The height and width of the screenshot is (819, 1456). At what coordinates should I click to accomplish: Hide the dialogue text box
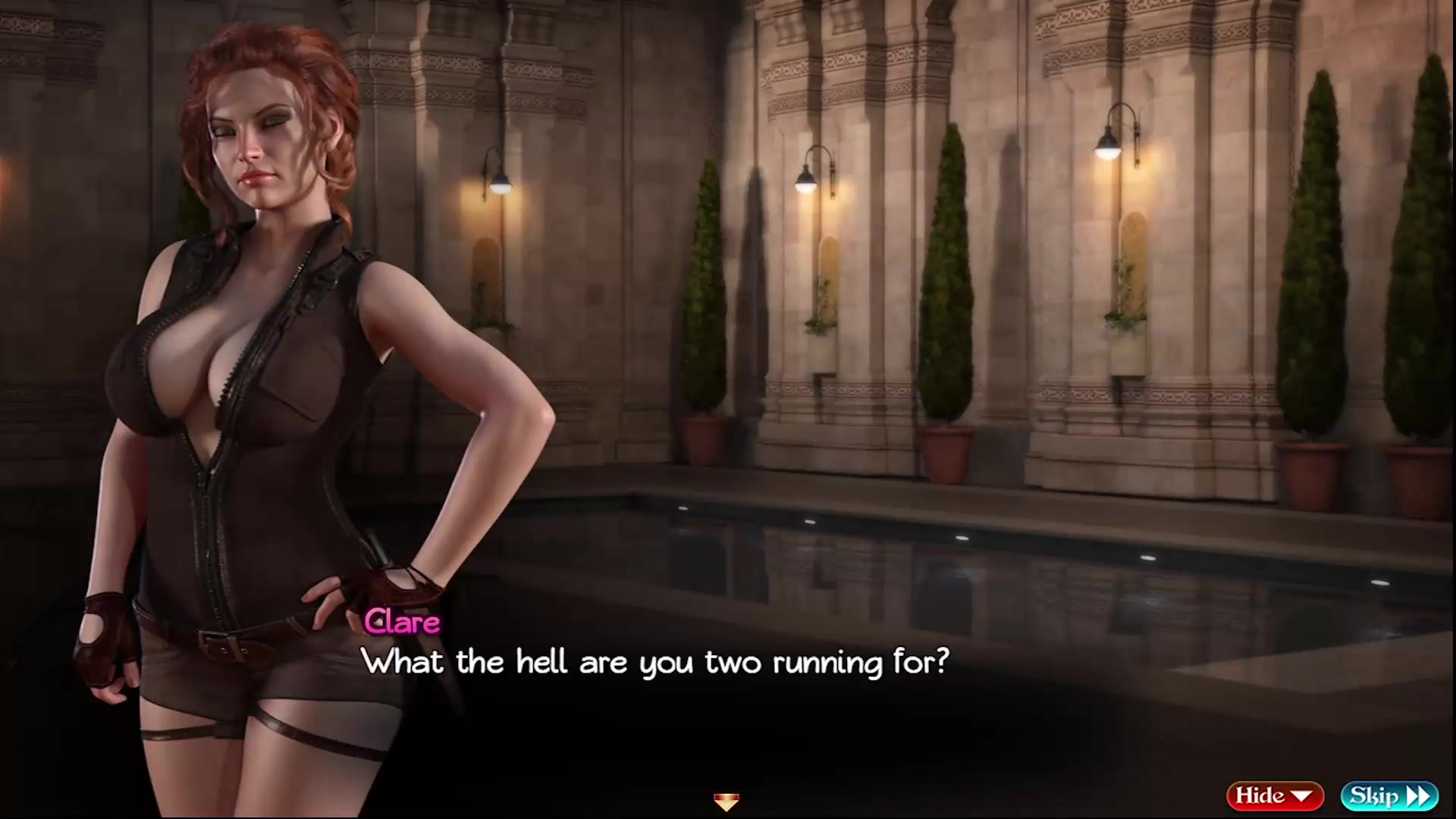1274,795
